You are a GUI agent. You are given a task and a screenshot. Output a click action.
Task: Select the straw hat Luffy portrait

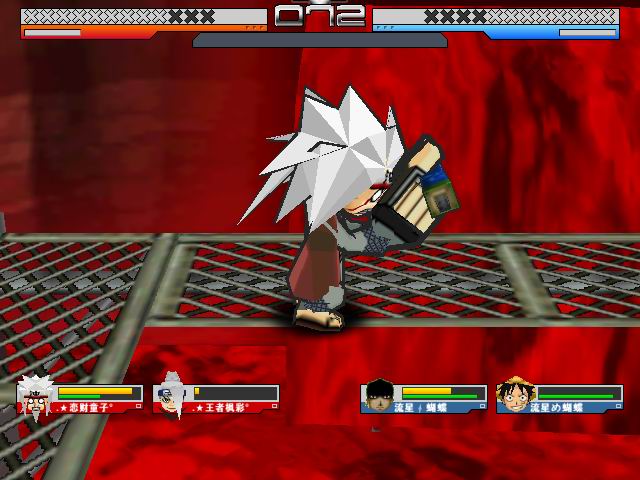point(515,394)
